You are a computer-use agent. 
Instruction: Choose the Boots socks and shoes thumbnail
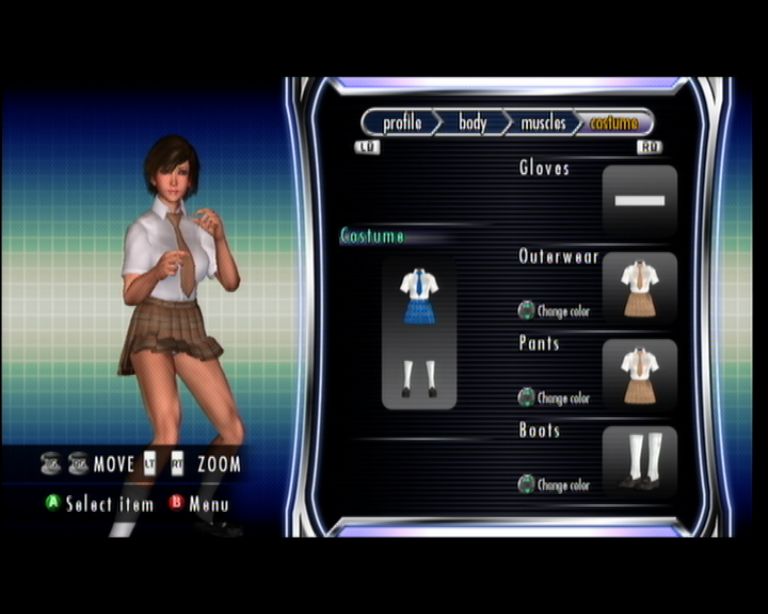click(x=639, y=462)
